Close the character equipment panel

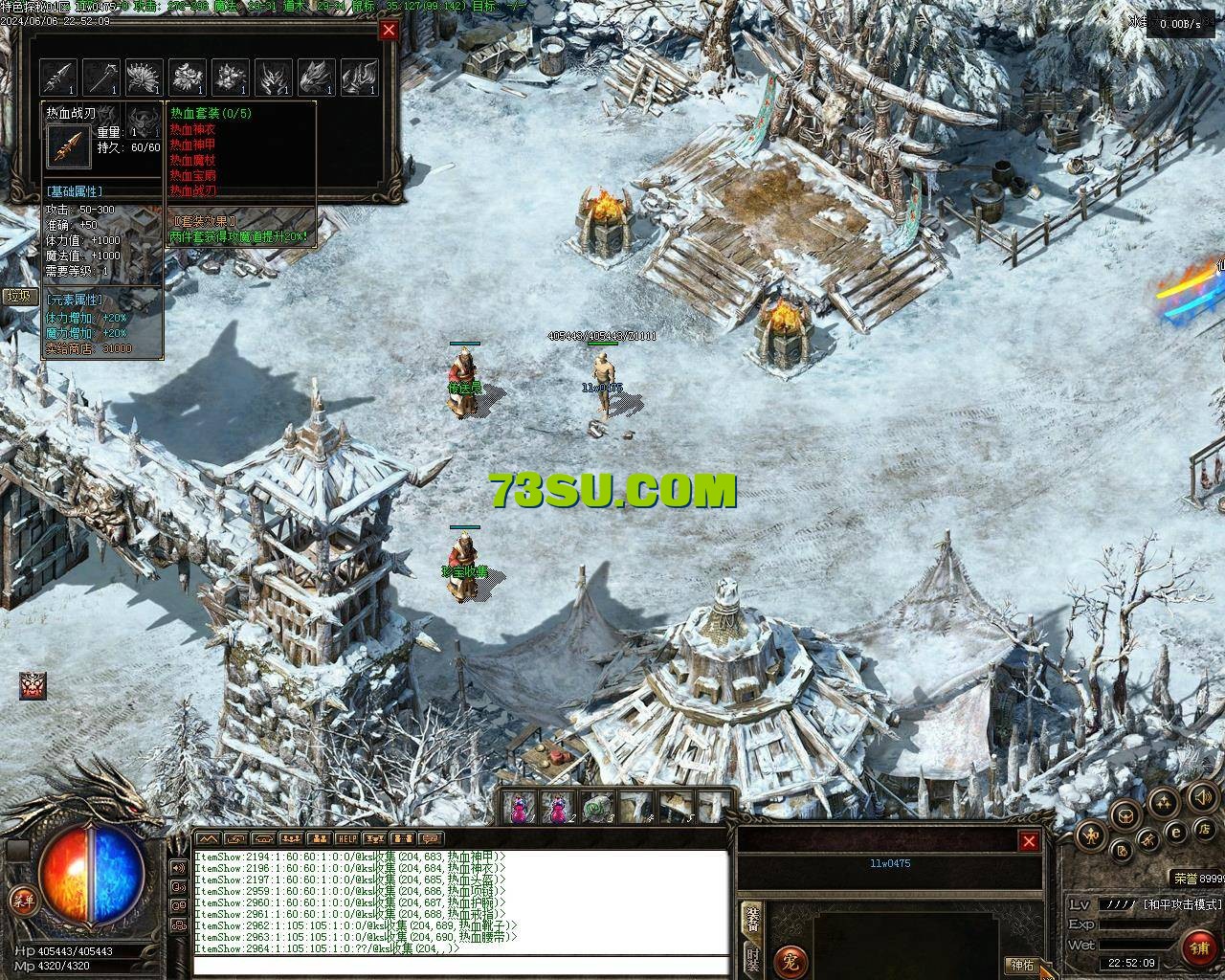click(1029, 841)
